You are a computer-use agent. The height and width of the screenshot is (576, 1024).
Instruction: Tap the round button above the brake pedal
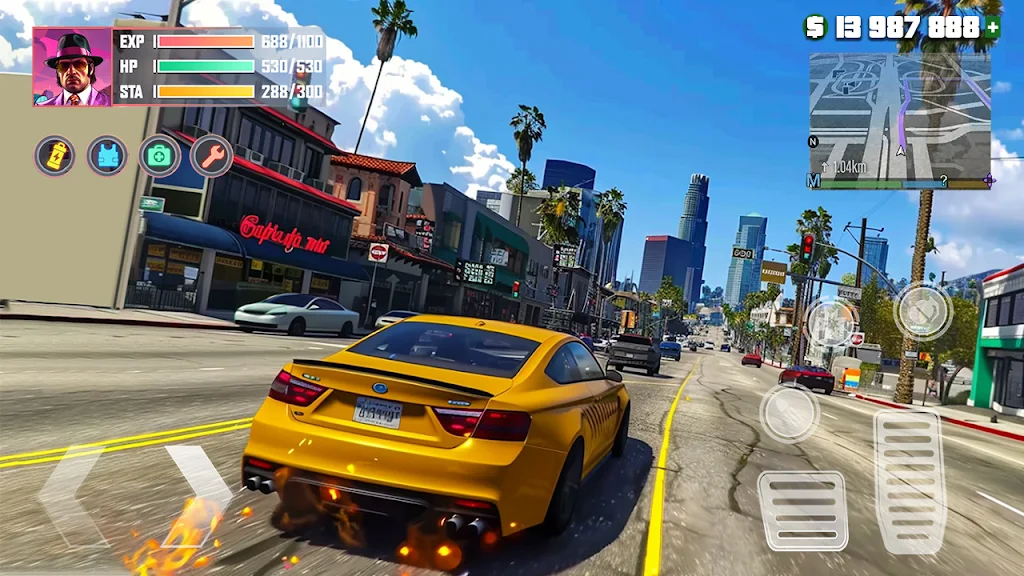point(789,412)
